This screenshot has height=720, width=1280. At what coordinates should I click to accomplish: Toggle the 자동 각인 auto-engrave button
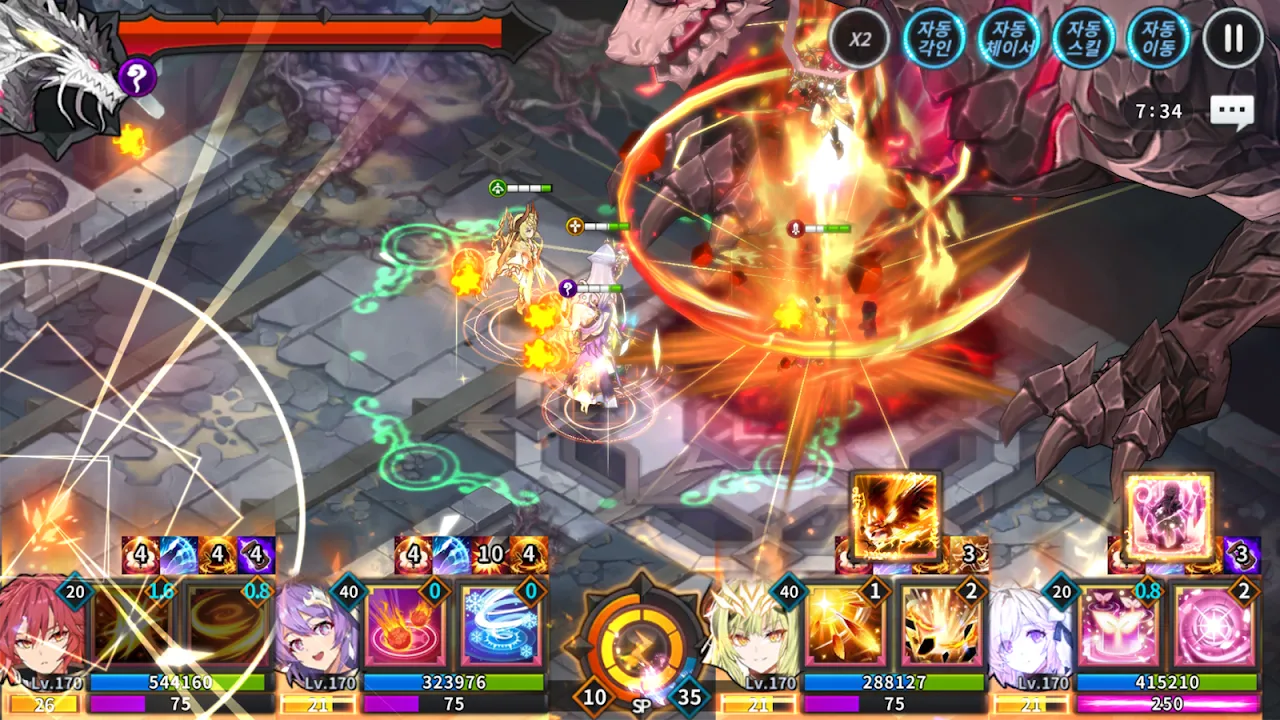click(x=934, y=39)
